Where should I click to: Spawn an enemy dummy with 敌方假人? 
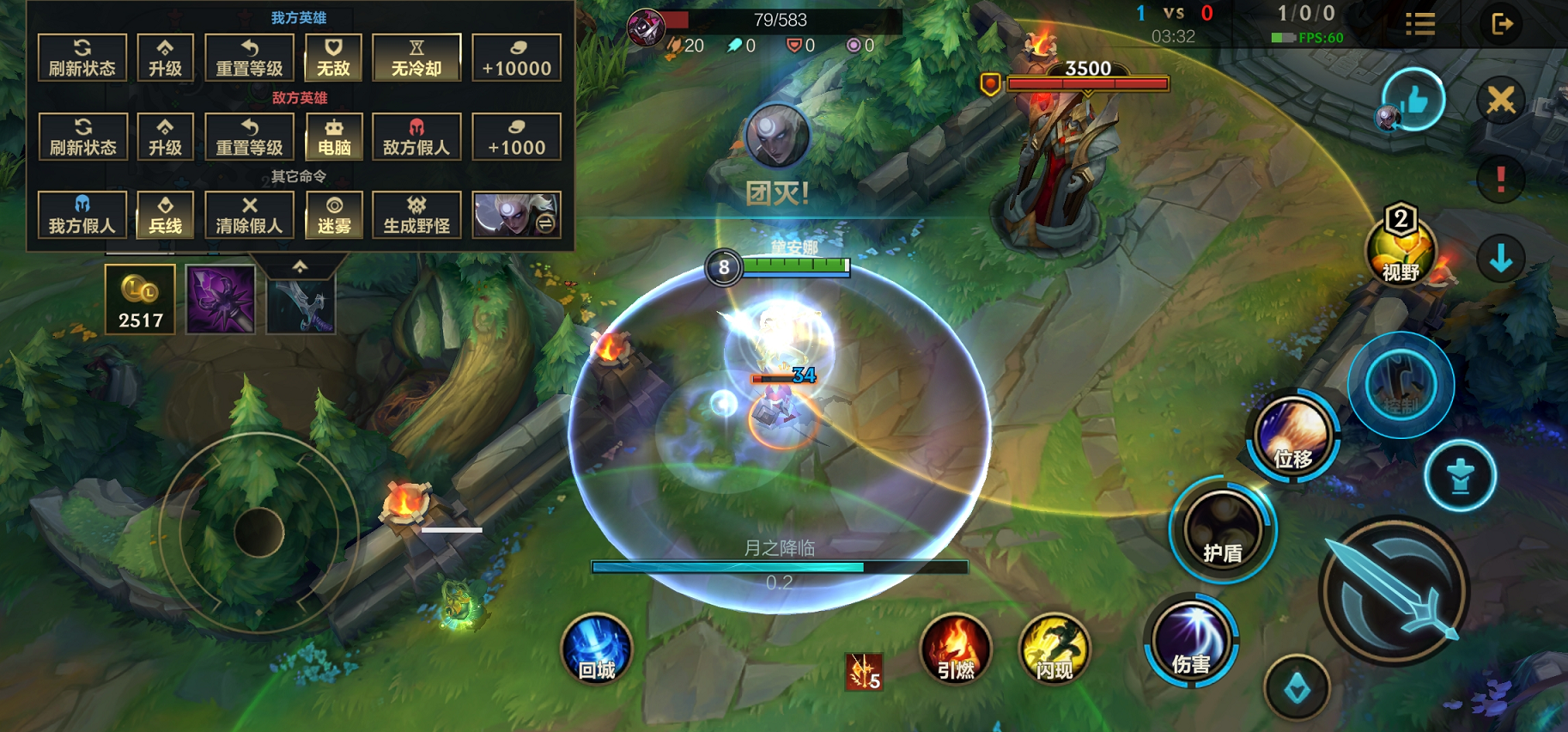click(x=416, y=137)
